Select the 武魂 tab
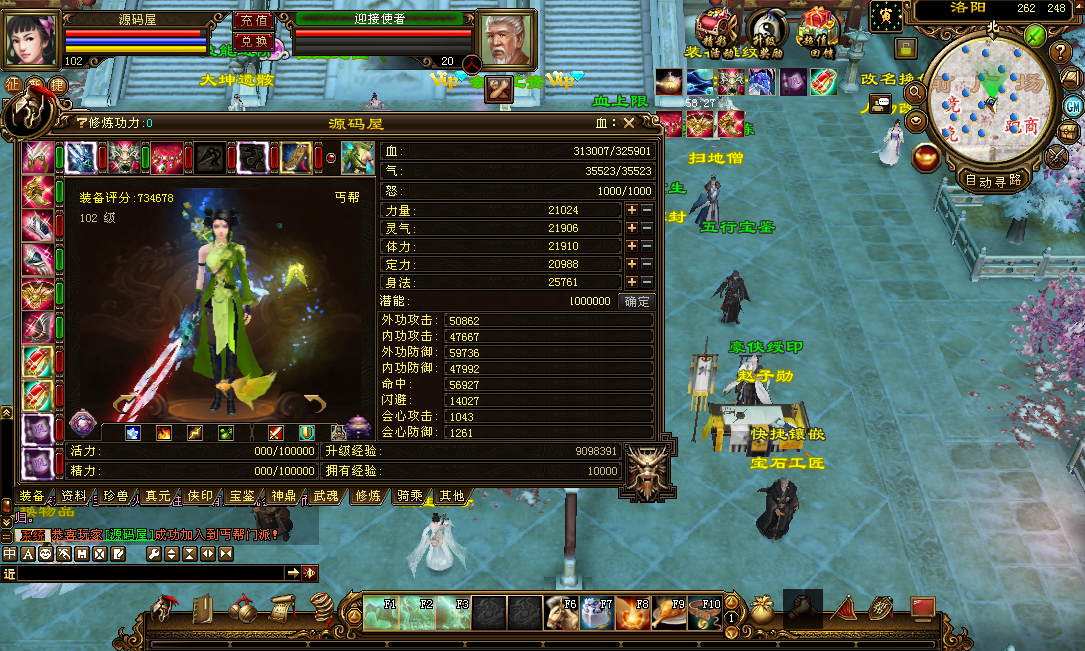 click(326, 496)
